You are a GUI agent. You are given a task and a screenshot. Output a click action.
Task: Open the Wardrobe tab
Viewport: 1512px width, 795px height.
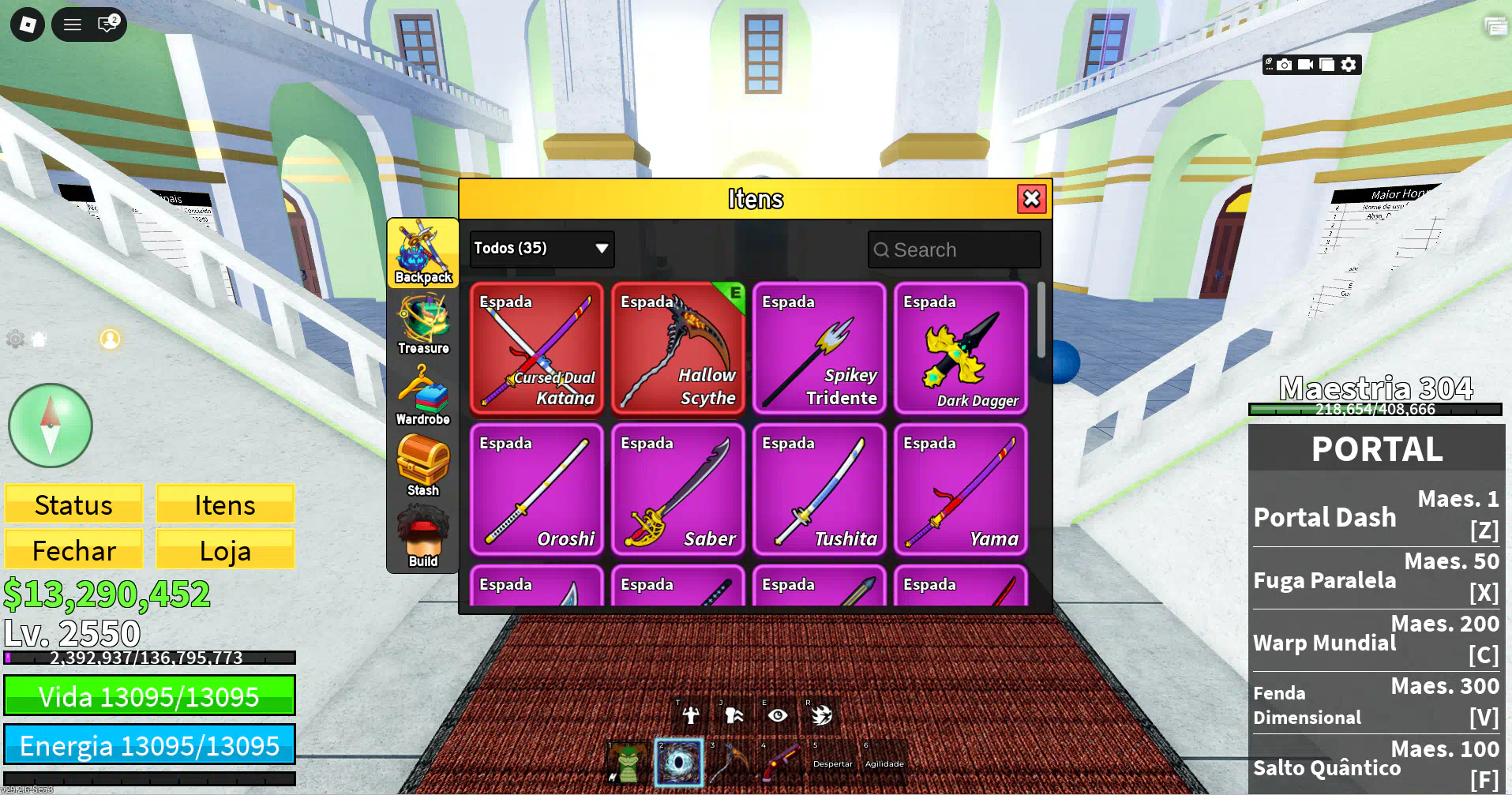(x=423, y=396)
